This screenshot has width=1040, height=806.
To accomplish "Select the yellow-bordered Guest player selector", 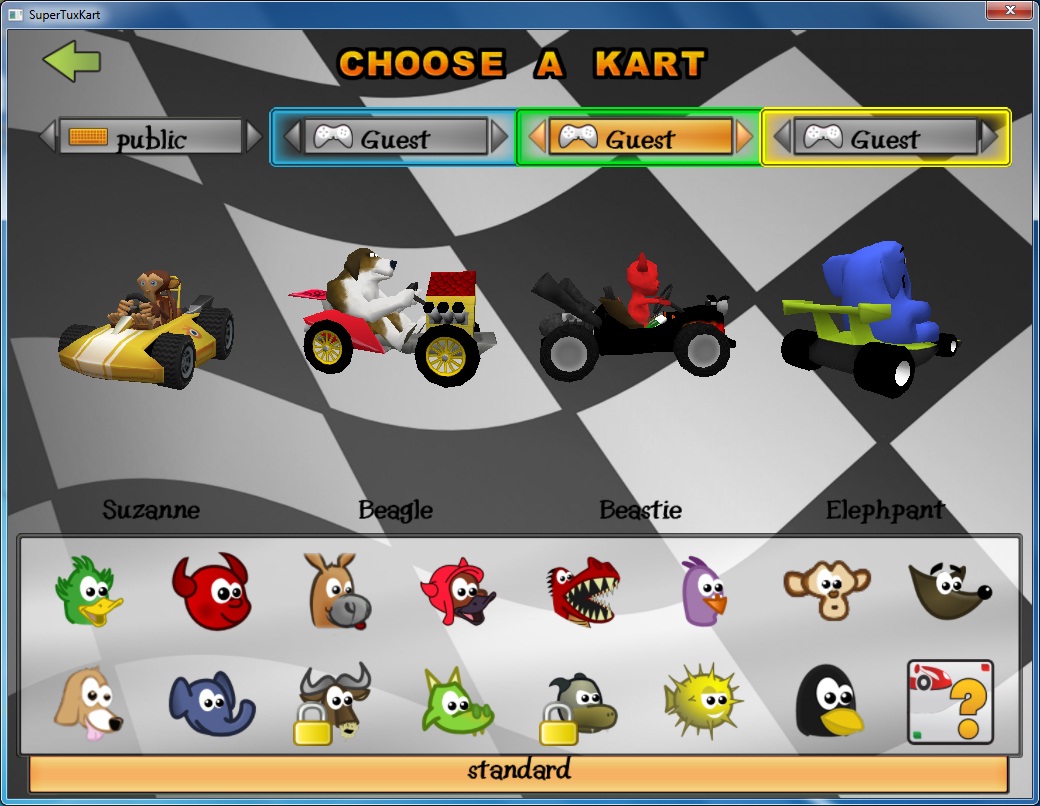I will click(885, 138).
